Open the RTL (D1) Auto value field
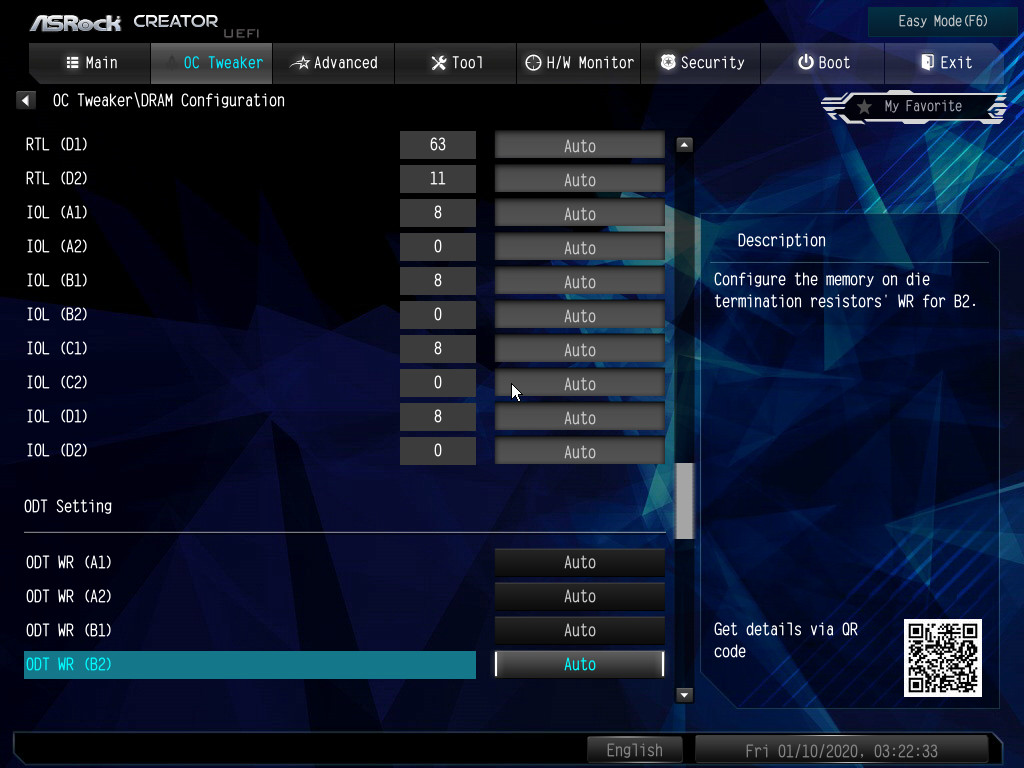 pos(579,146)
